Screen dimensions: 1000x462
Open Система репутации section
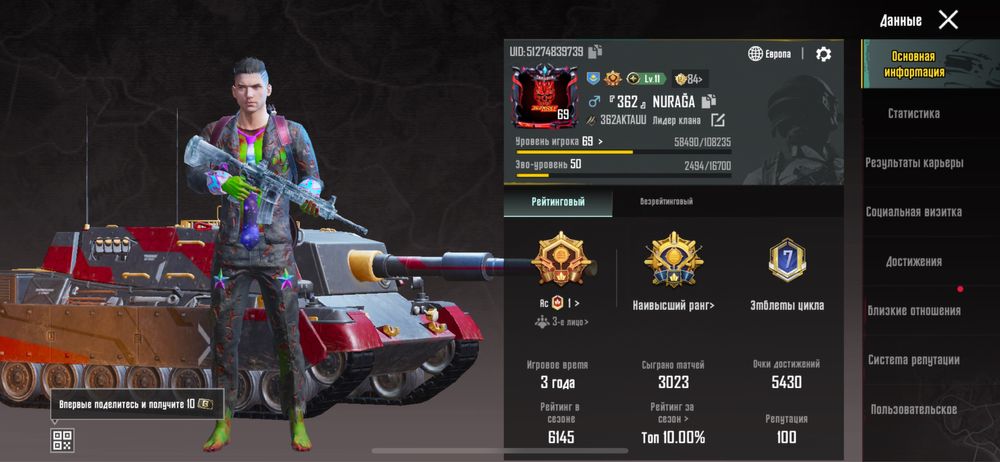click(x=914, y=360)
